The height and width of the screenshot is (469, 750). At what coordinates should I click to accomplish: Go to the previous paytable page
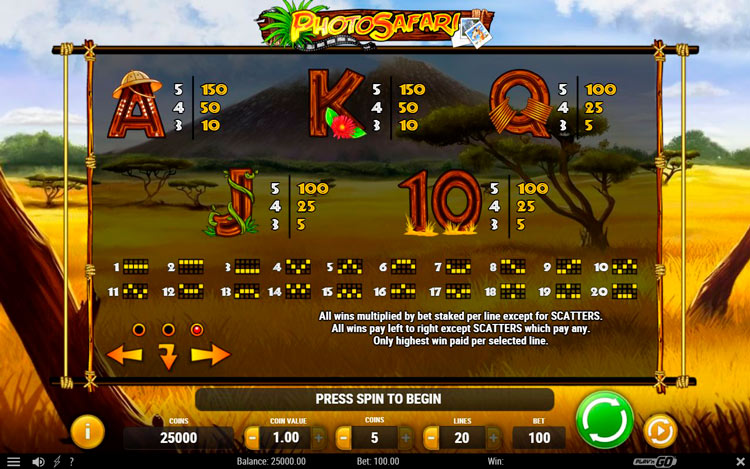pyautogui.click(x=124, y=354)
